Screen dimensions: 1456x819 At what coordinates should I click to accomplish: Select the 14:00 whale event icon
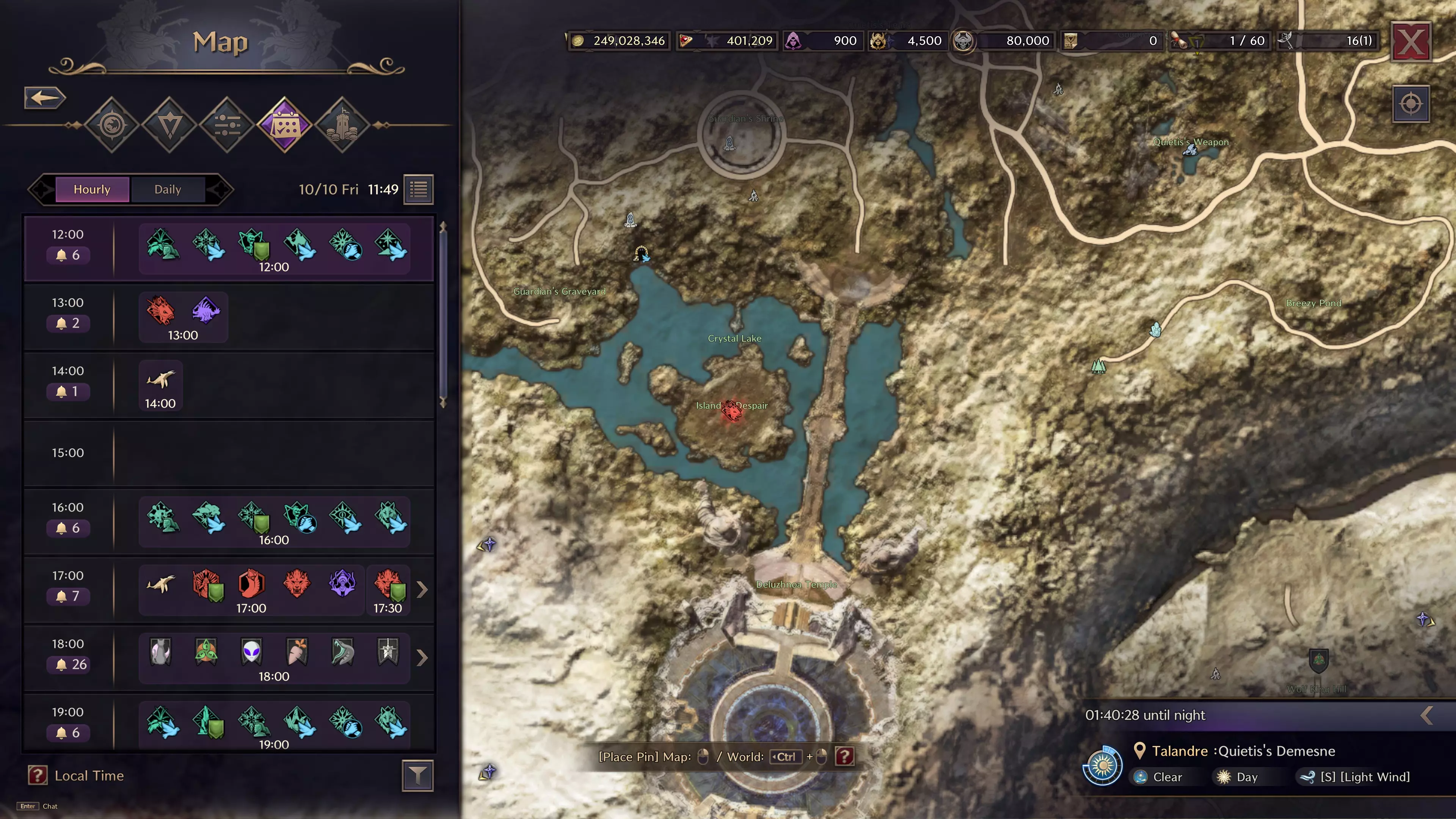pyautogui.click(x=160, y=379)
